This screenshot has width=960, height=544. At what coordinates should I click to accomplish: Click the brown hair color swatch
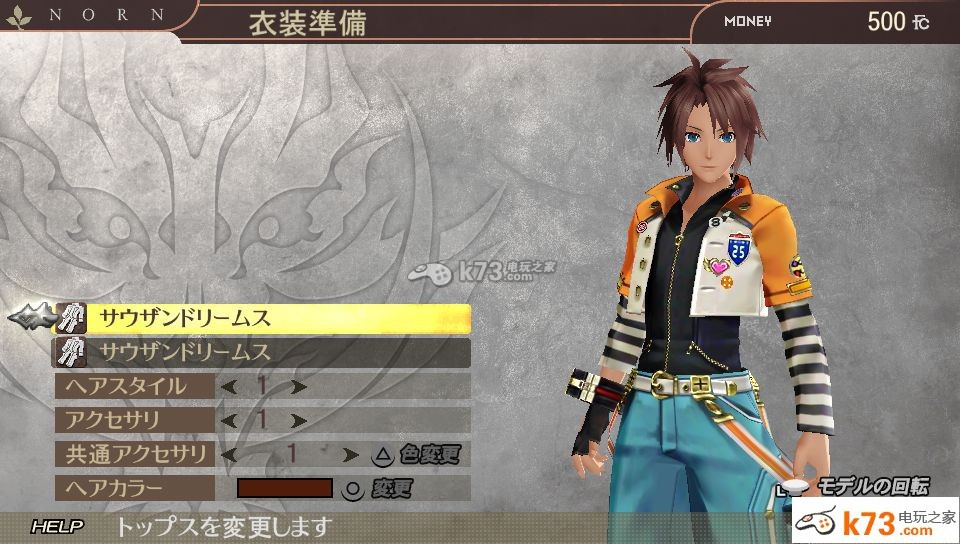tap(284, 488)
